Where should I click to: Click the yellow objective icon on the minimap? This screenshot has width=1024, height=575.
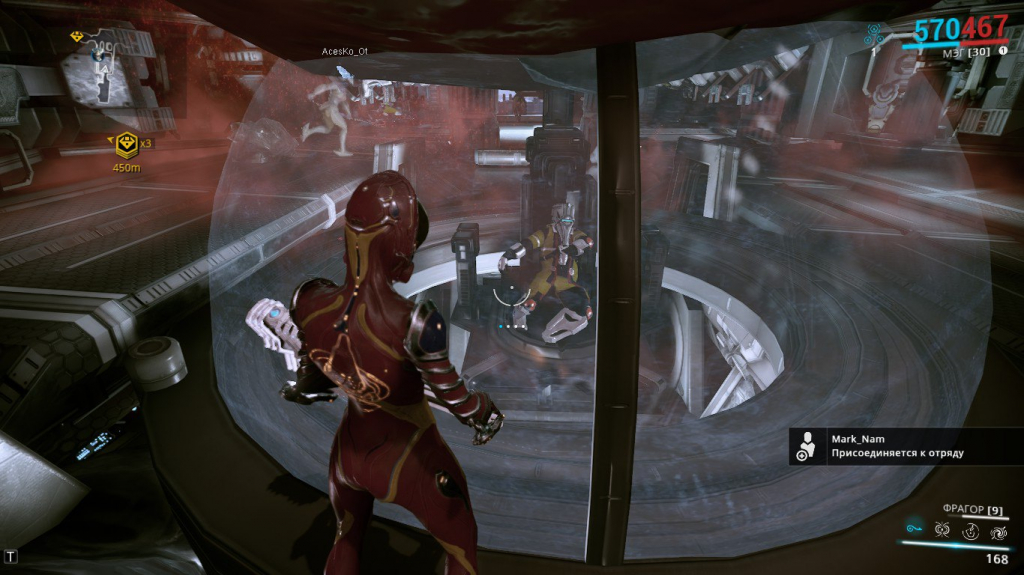coord(77,36)
